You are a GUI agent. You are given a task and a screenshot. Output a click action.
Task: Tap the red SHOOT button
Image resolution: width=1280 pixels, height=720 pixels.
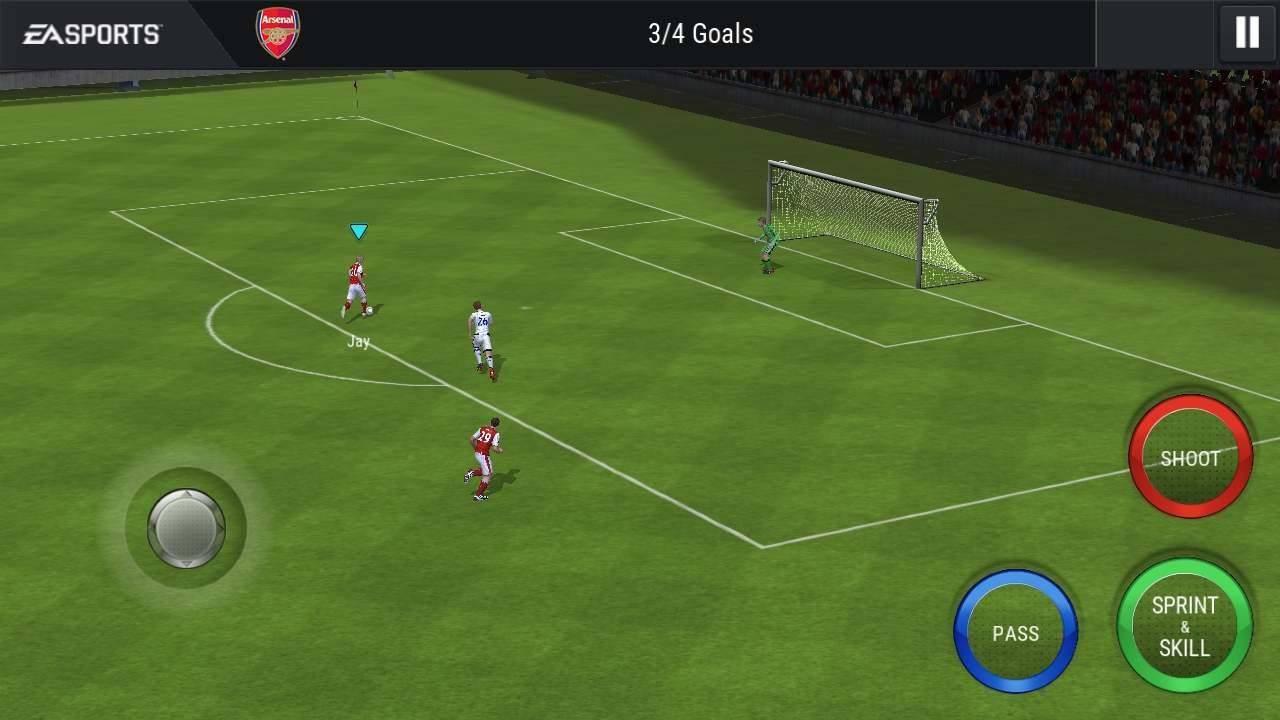point(1190,457)
